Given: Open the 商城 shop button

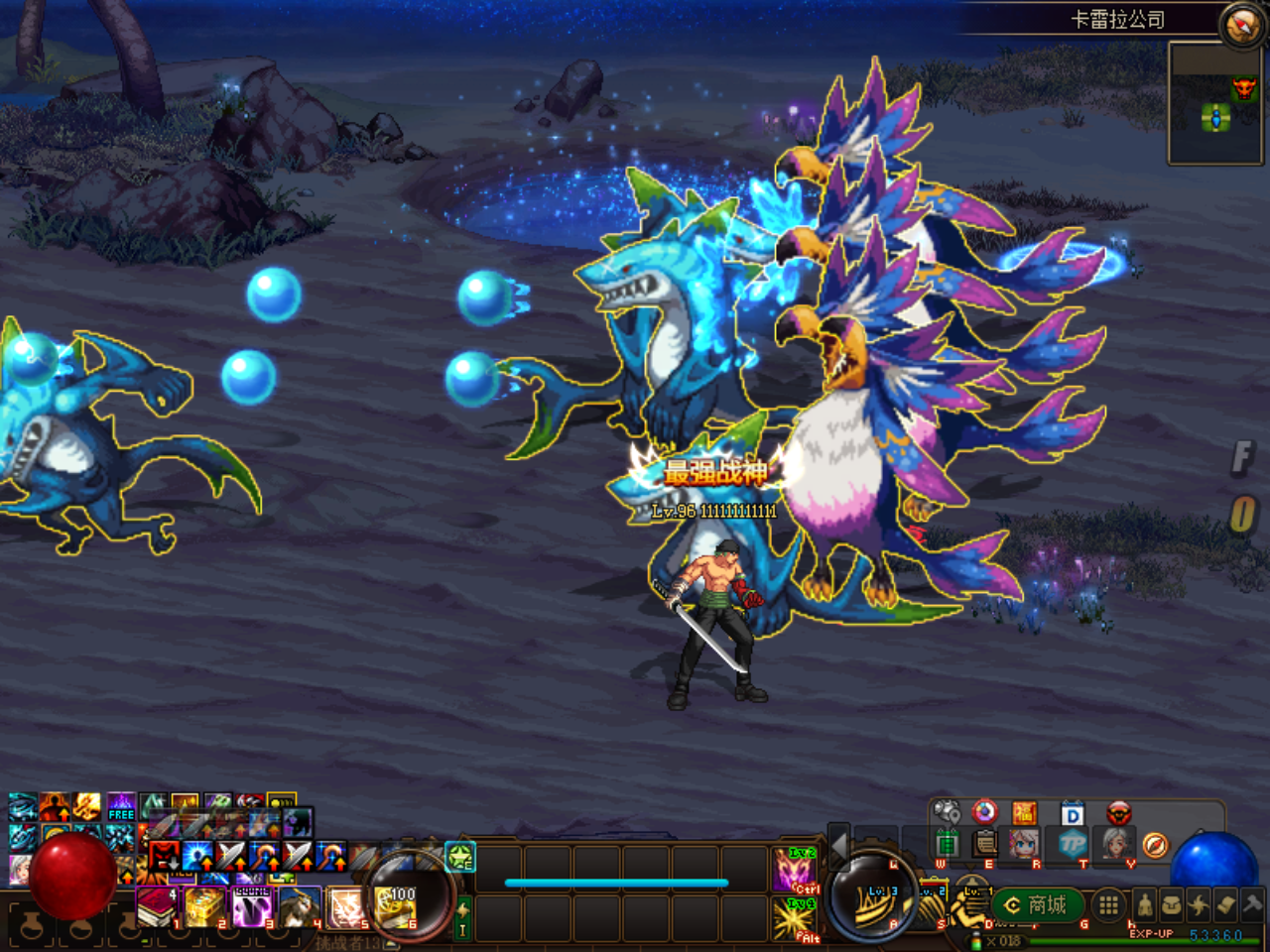Looking at the screenshot, I should [x=1036, y=905].
